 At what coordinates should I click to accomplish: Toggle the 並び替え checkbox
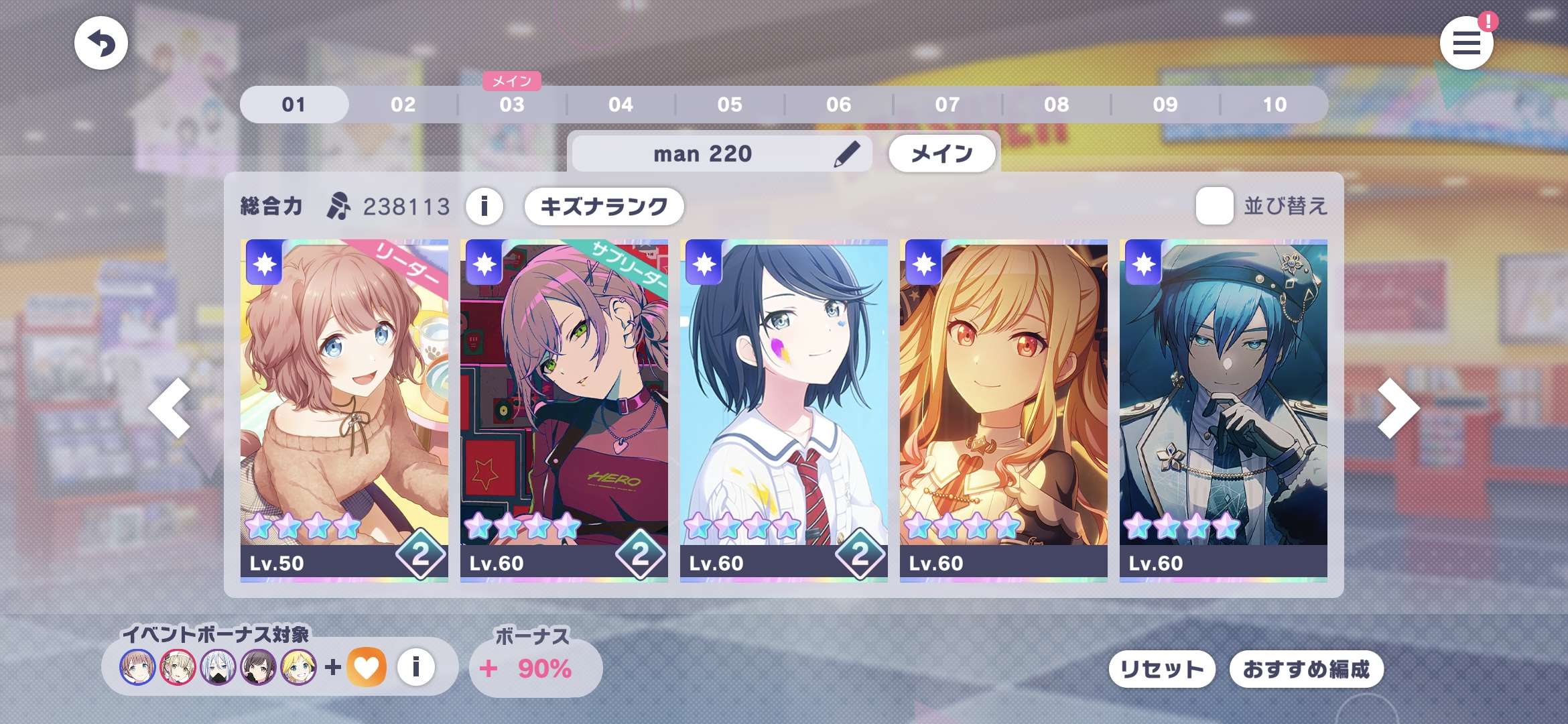1214,206
